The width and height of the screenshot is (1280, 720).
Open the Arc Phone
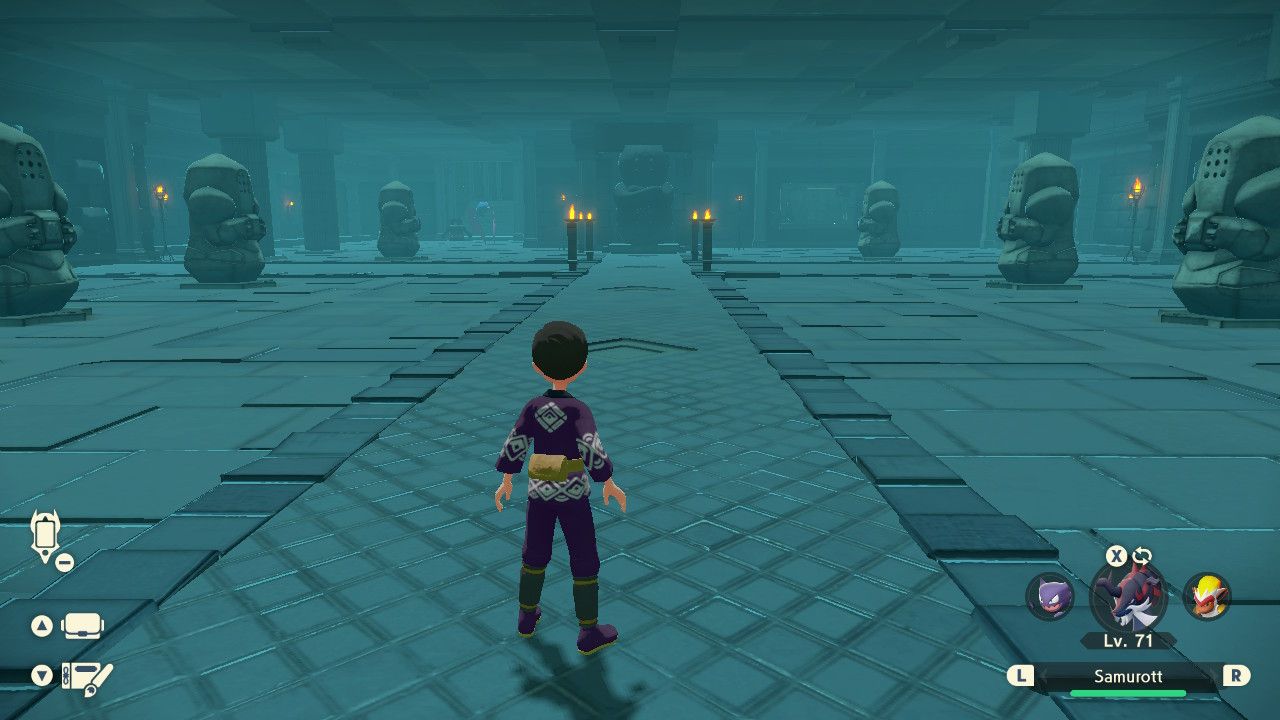point(45,532)
